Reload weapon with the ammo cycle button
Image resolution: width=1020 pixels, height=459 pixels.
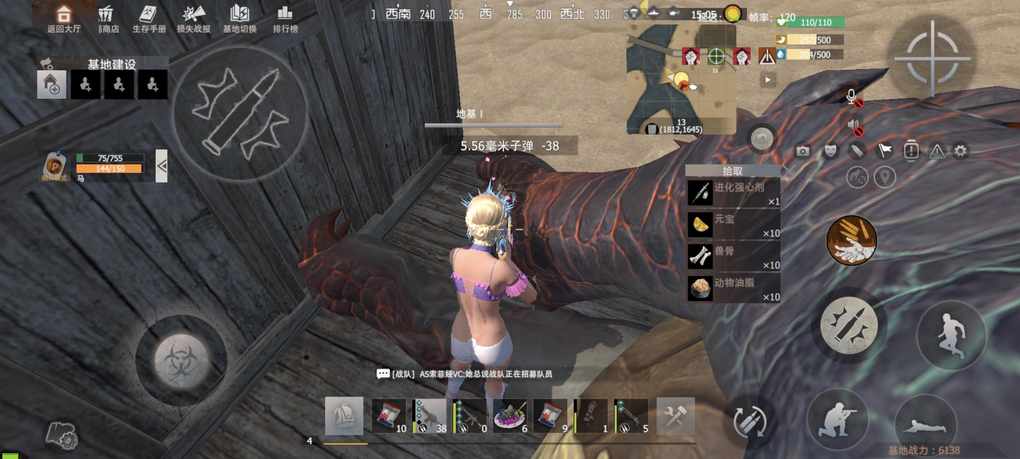point(747,420)
